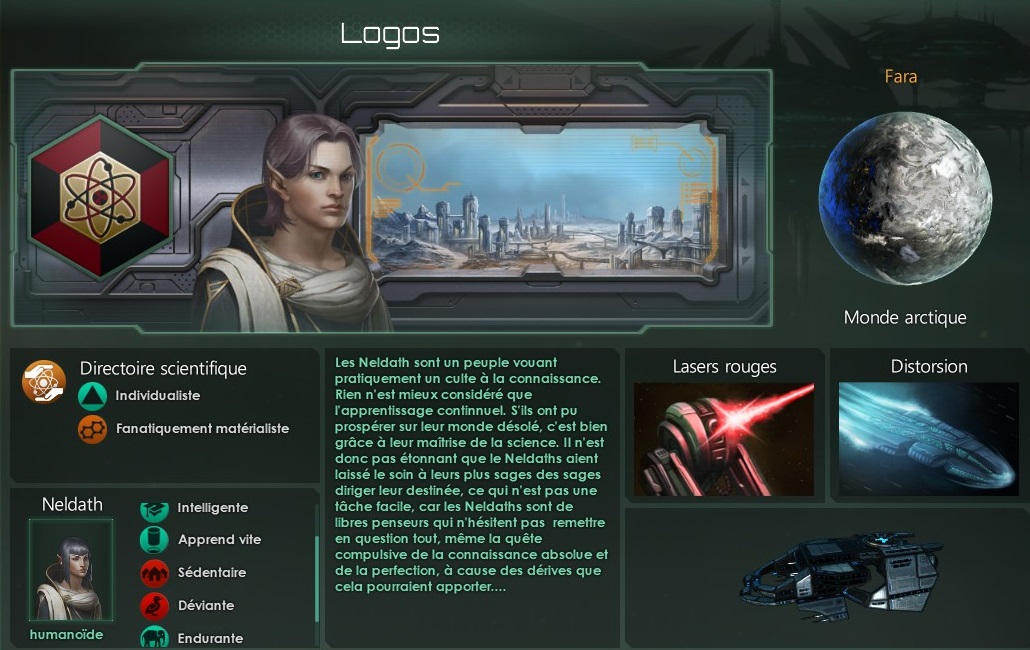This screenshot has width=1030, height=650.
Task: Choose the Individualiste ethic icon
Action: [92, 396]
